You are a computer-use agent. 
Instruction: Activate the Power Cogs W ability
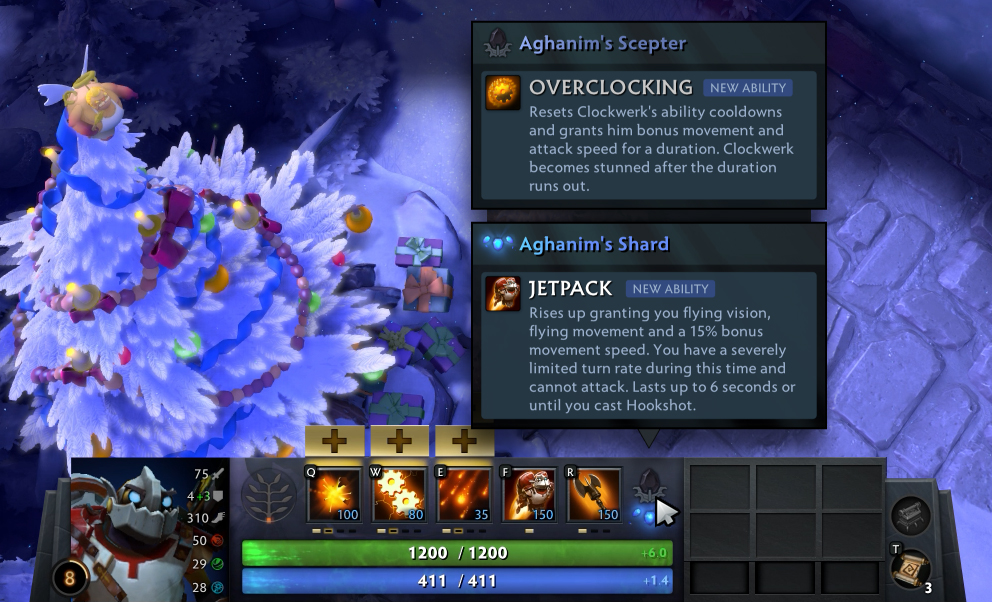tap(399, 495)
